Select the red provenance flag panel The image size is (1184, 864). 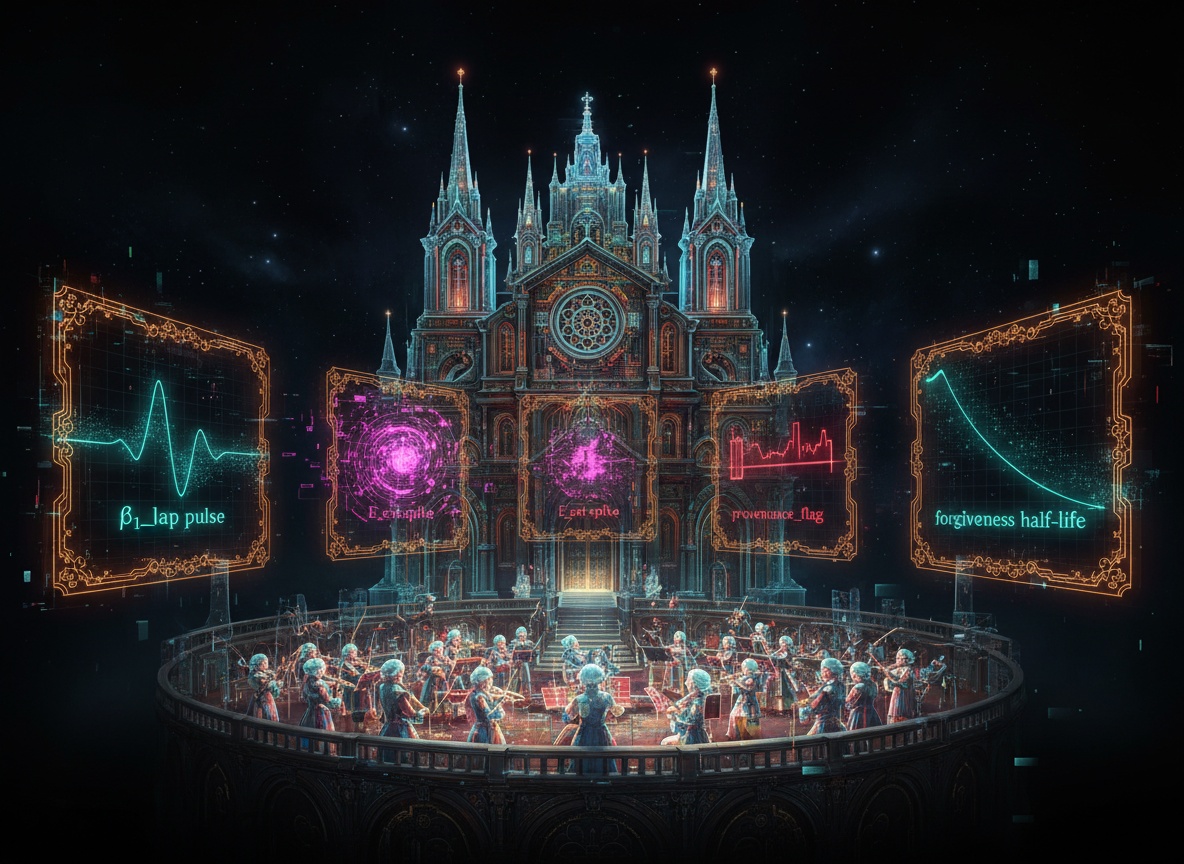784,464
